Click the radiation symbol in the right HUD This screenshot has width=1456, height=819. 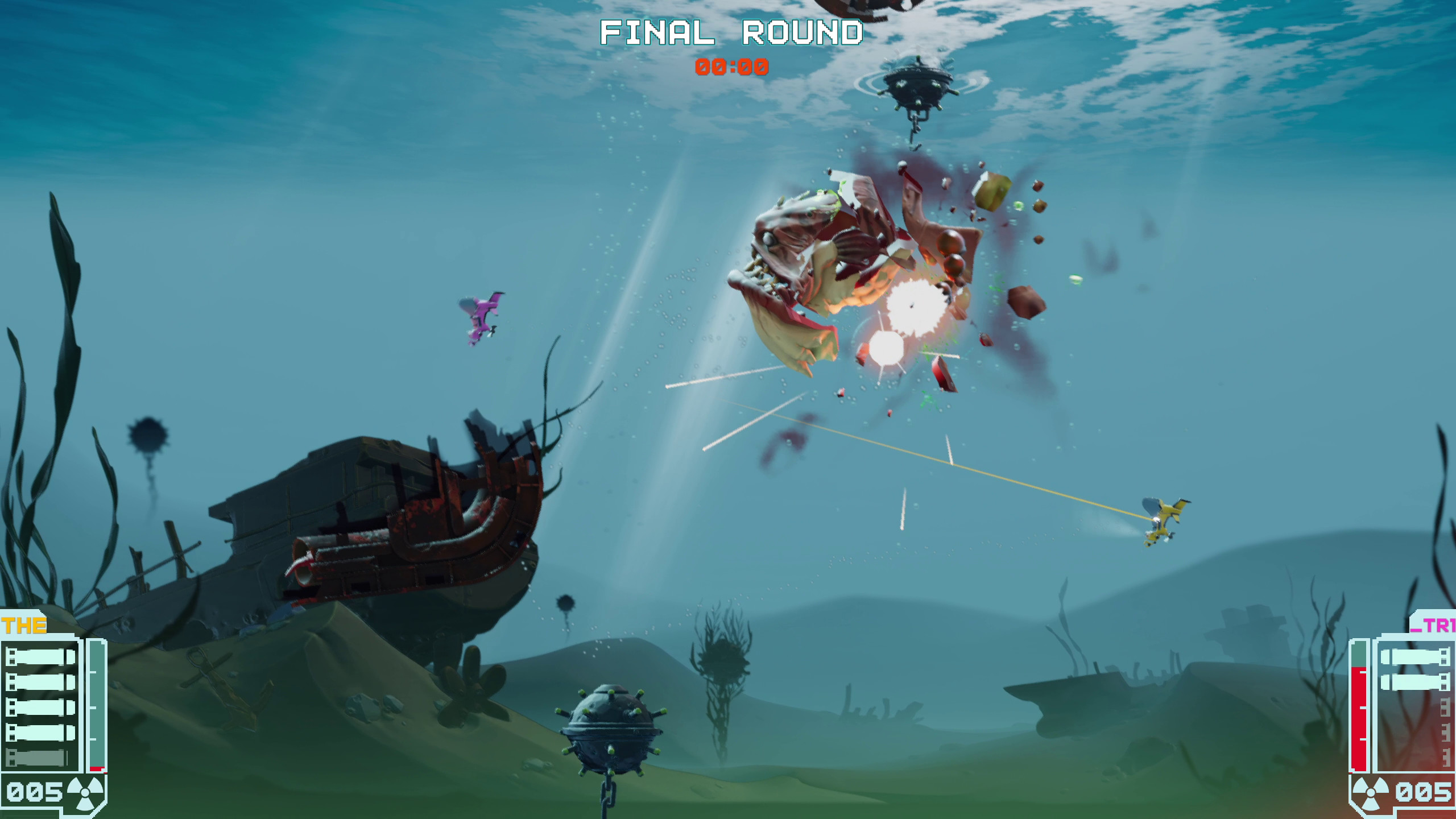[x=1371, y=793]
